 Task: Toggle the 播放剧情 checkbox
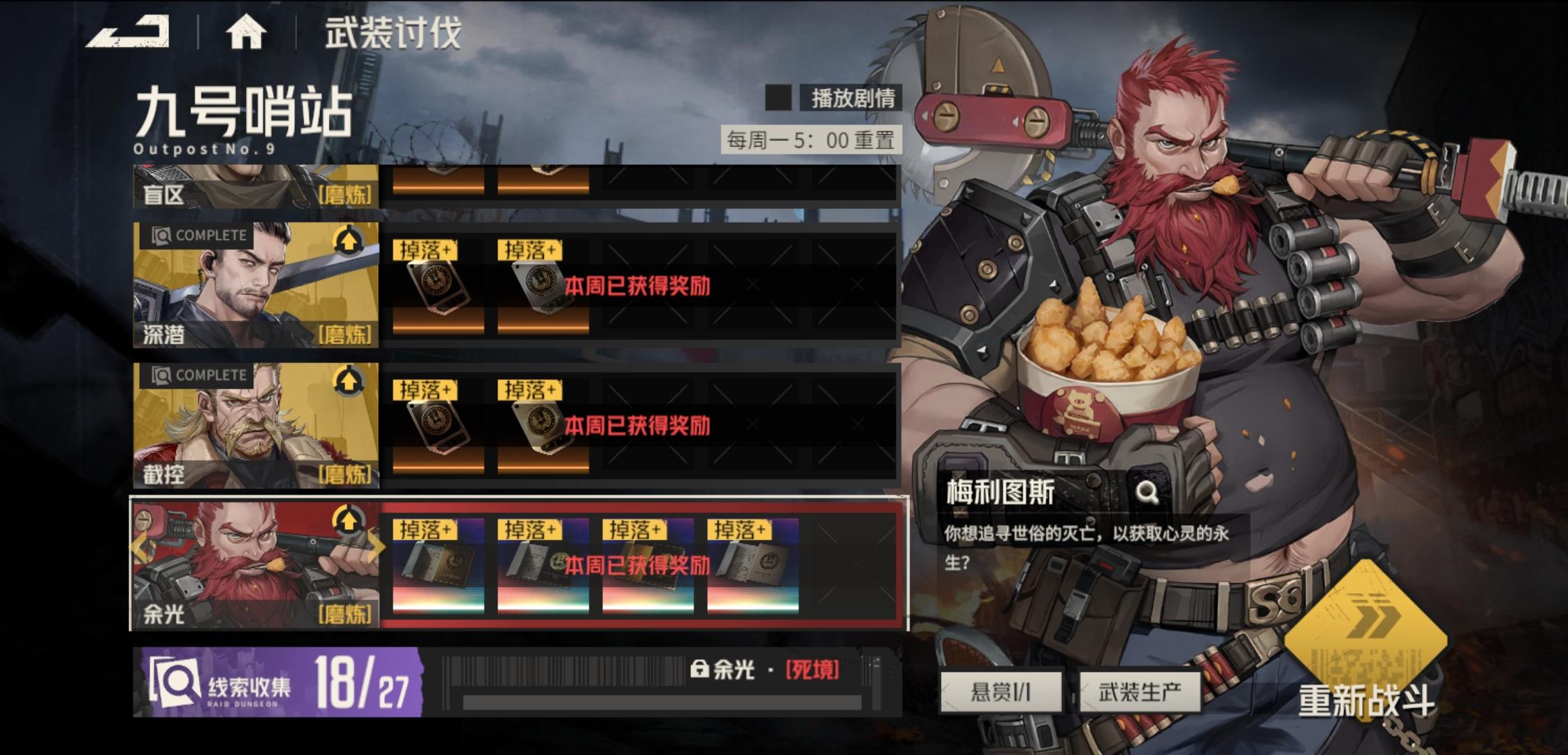779,97
